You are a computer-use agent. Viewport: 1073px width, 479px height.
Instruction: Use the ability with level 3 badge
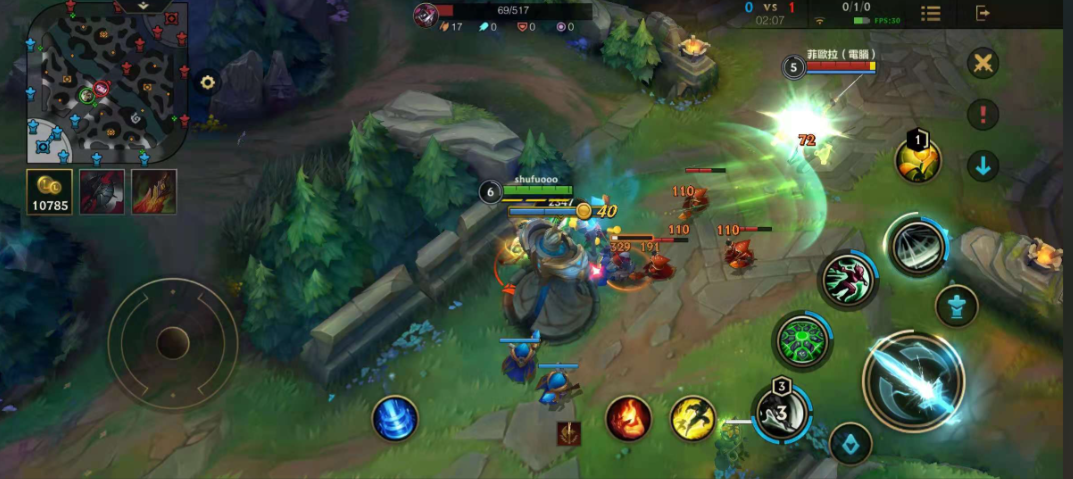781,411
